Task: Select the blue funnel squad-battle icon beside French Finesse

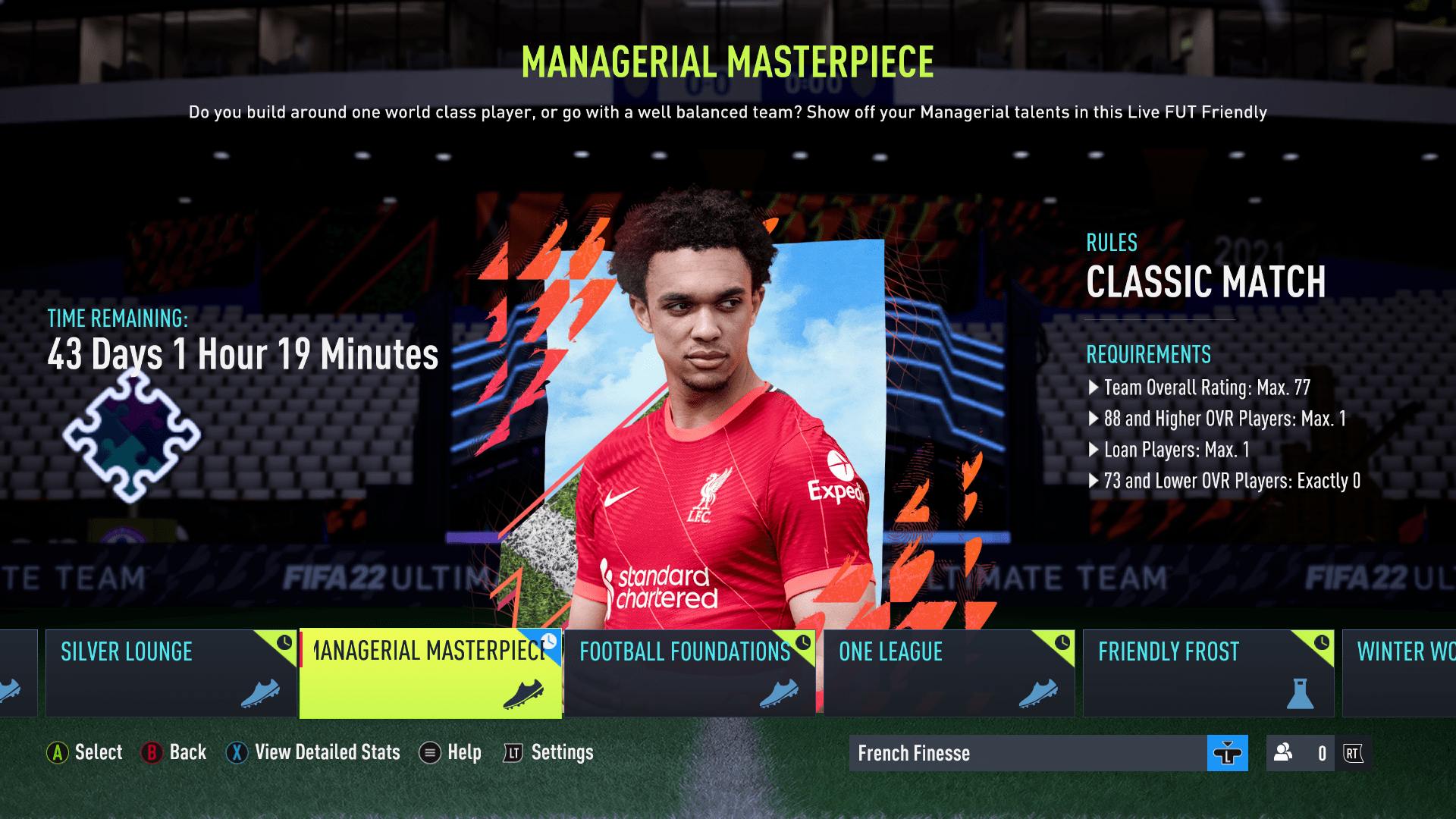Action: pos(1227,753)
